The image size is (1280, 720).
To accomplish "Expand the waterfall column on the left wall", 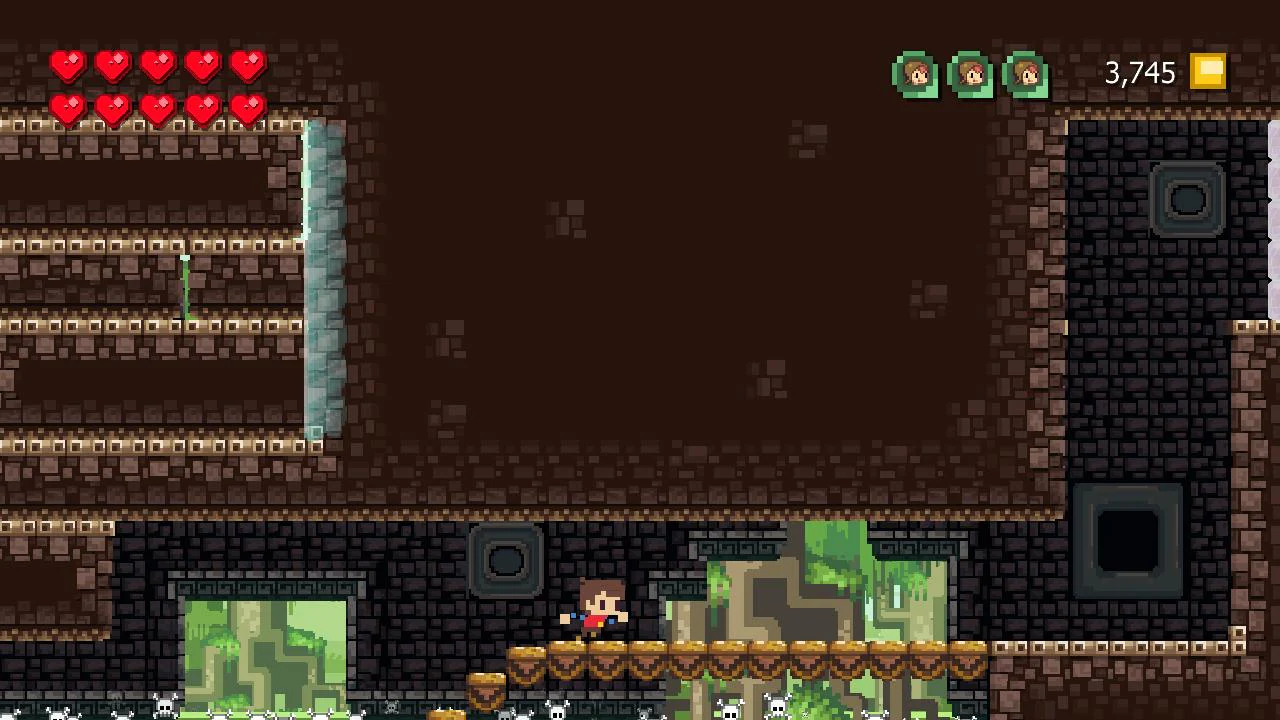I will tap(322, 280).
